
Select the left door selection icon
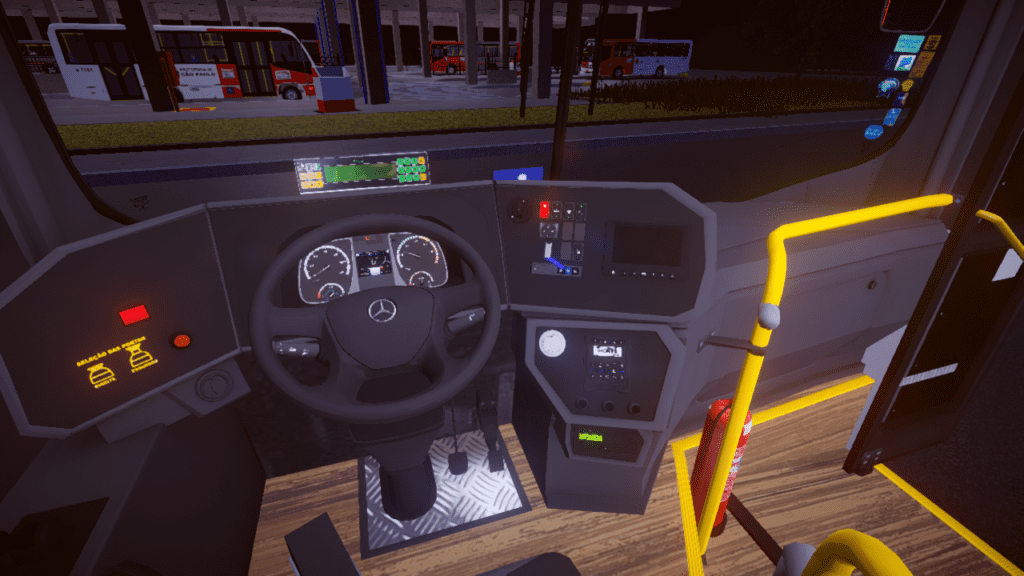pos(101,375)
